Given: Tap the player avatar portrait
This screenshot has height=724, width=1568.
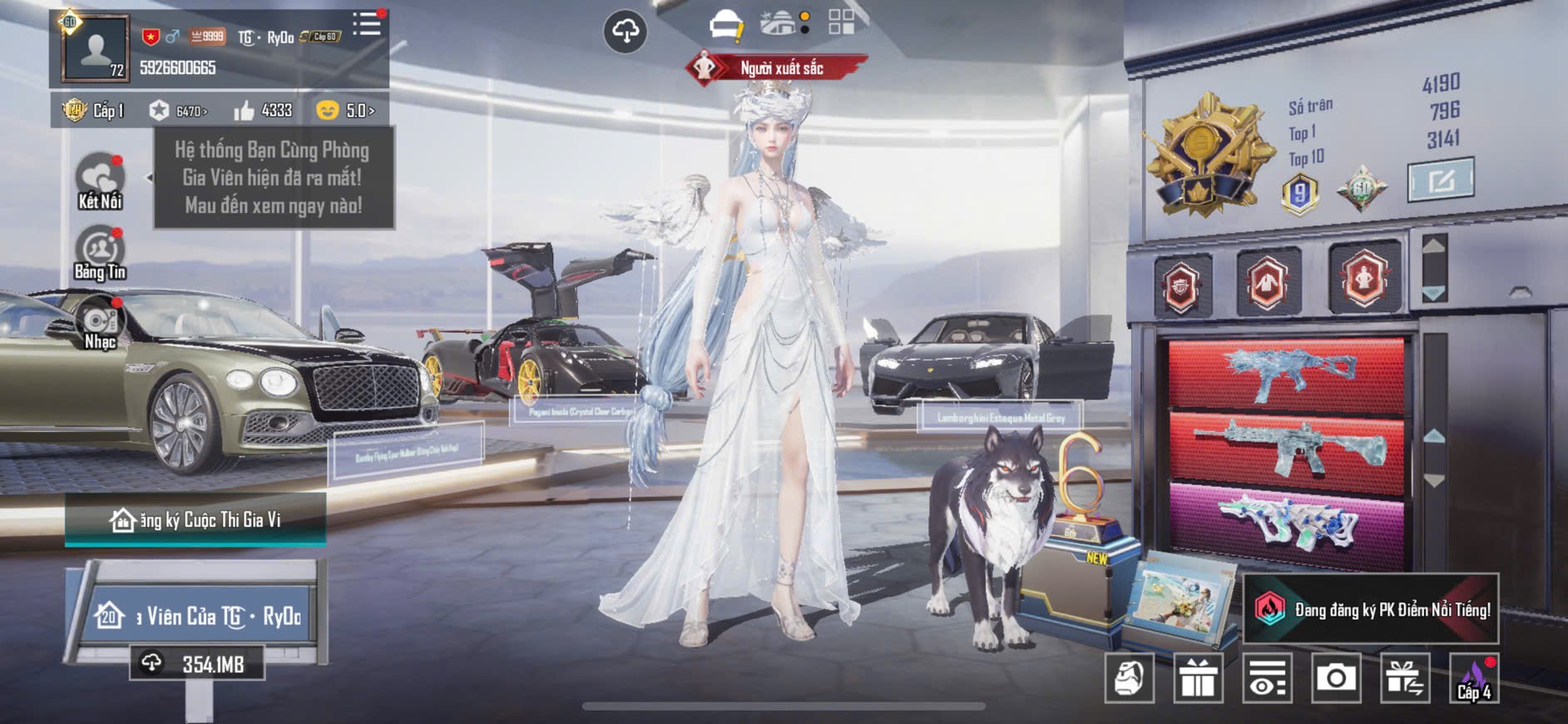Looking at the screenshot, I should tap(96, 49).
